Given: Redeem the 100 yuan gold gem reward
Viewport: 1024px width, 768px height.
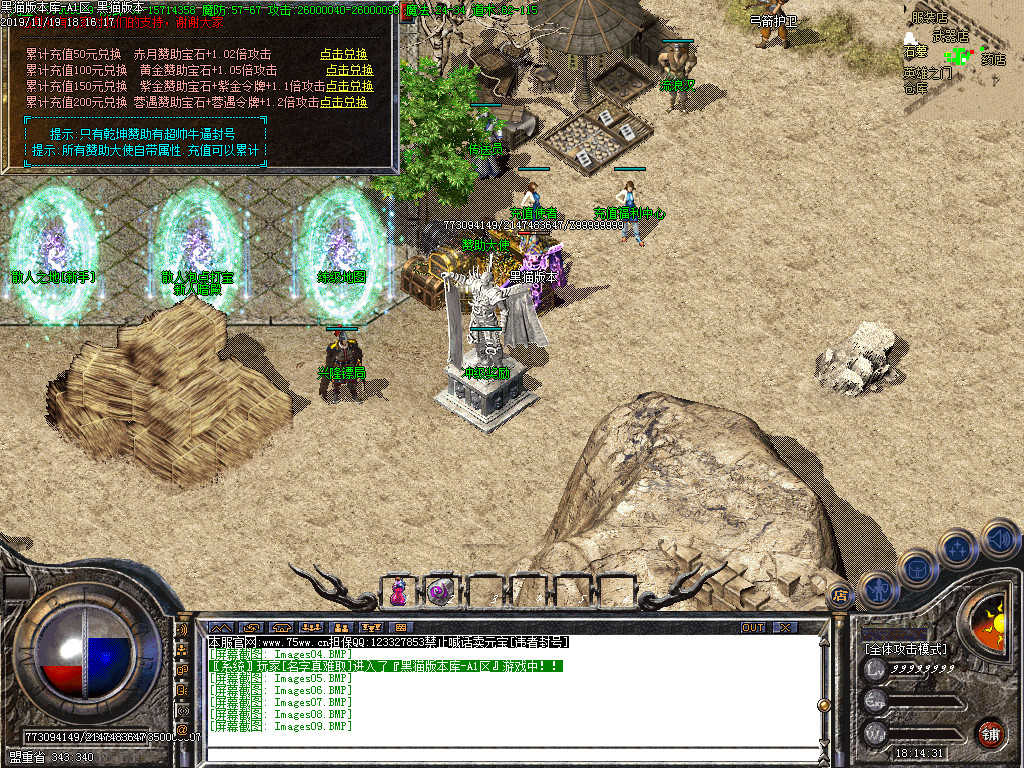Looking at the screenshot, I should 349,70.
